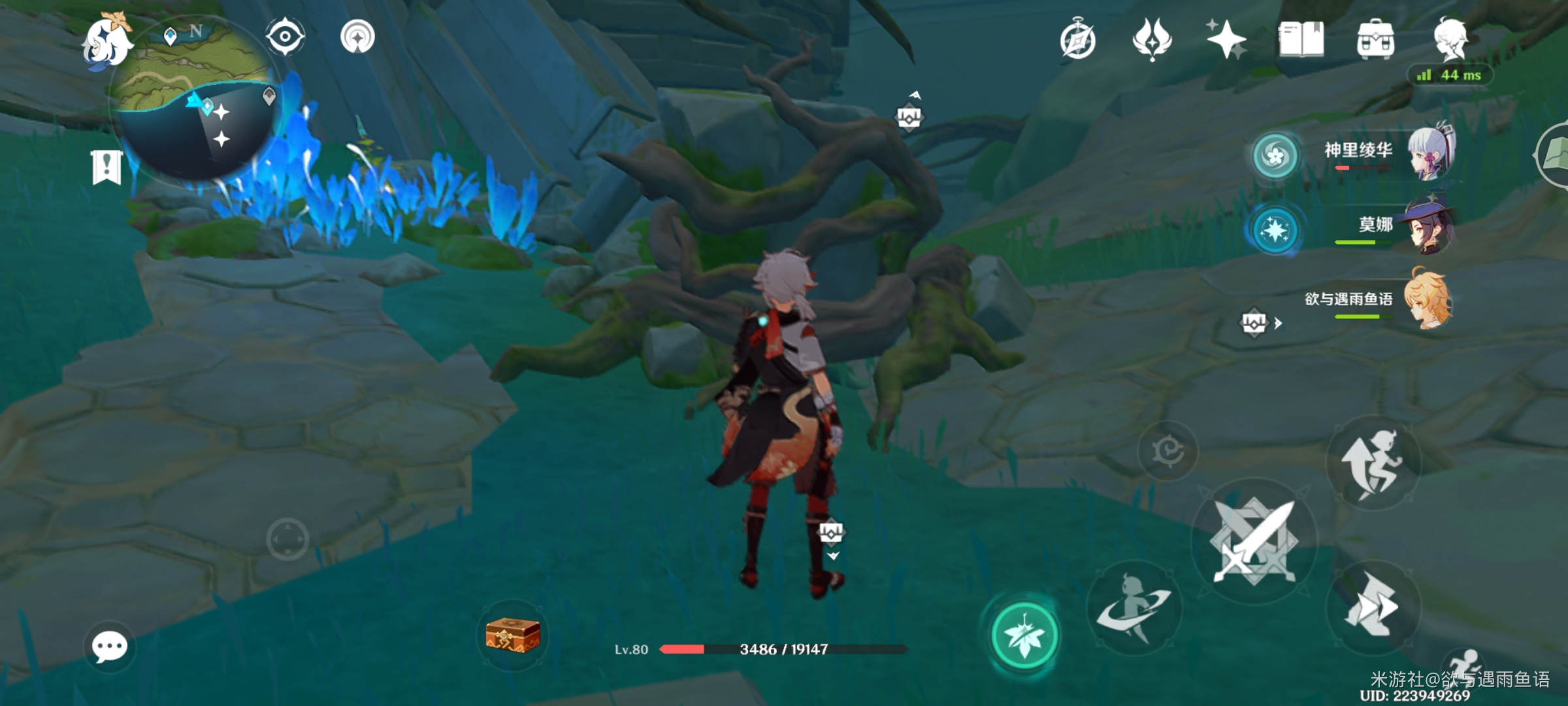Image resolution: width=1568 pixels, height=706 pixels.
Task: Open the battle pass wings icon
Action: (1152, 39)
